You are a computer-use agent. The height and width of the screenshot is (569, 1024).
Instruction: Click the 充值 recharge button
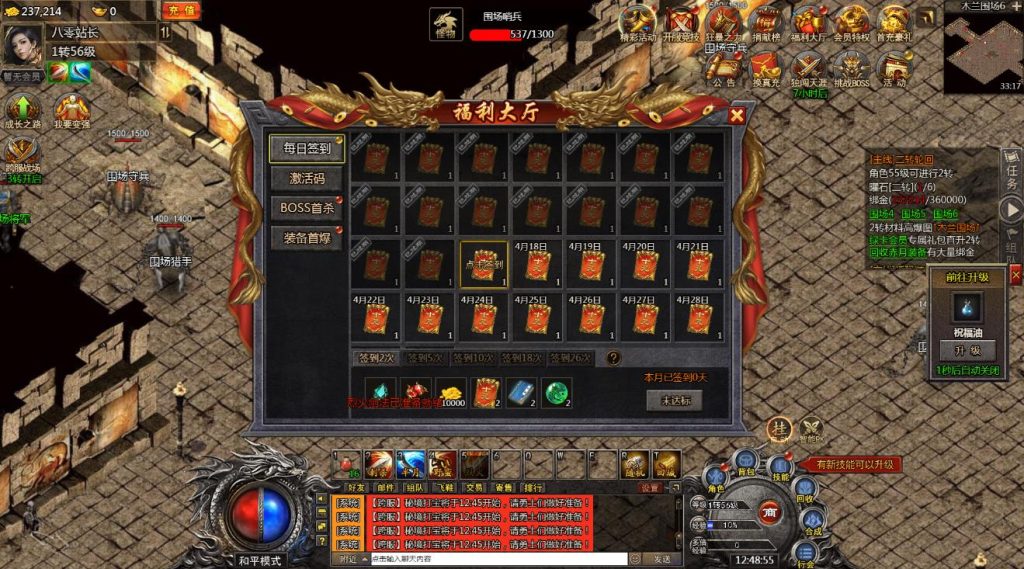(x=180, y=10)
